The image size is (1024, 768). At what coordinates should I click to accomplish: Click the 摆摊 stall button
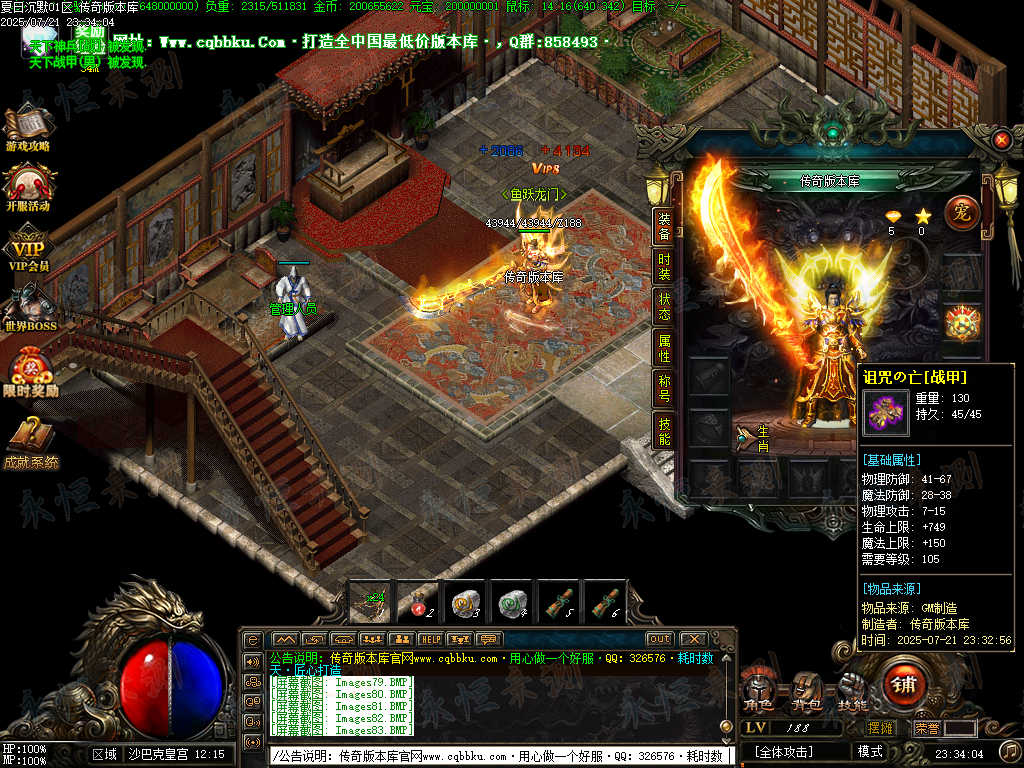point(880,728)
